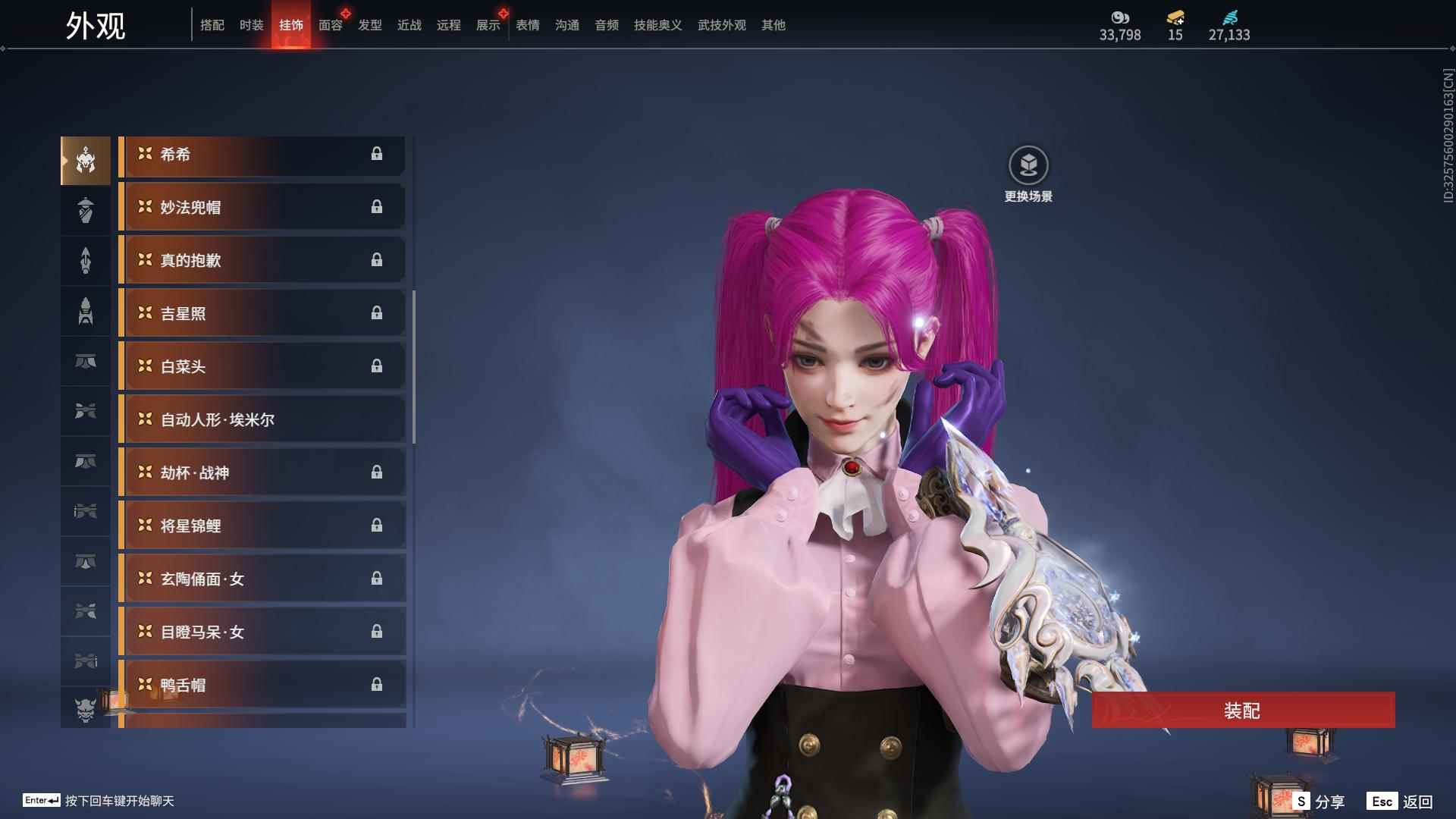Select the oni mask category icon
Viewport: 1456px width, 819px height.
point(86,710)
